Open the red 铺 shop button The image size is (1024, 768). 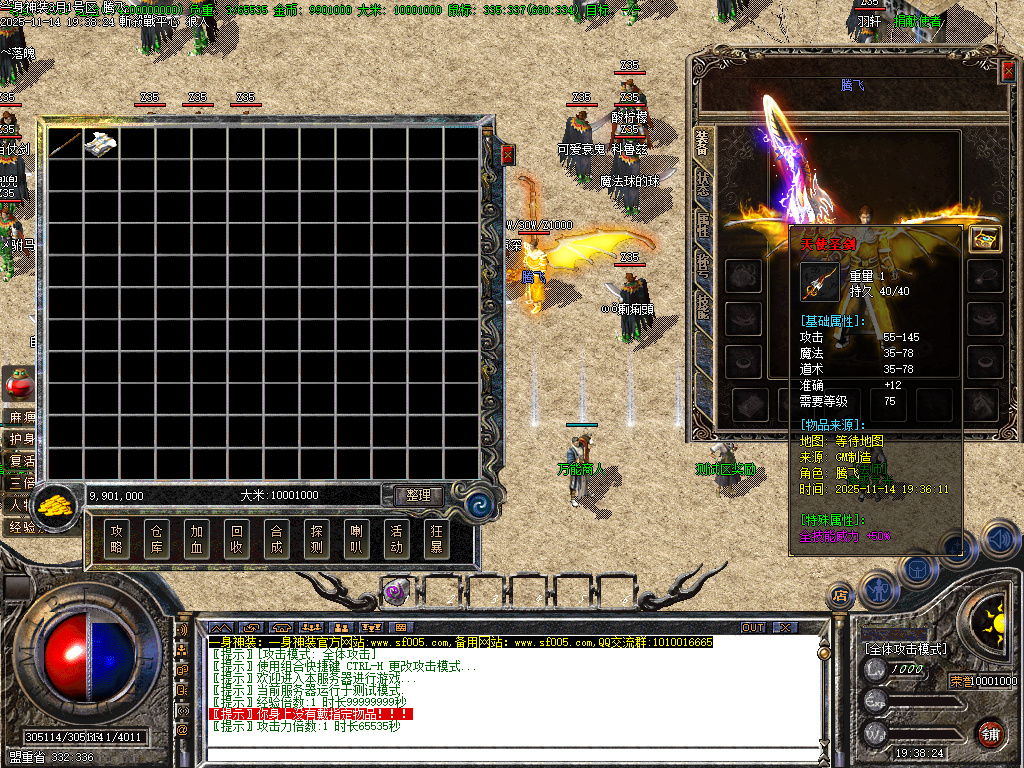coord(990,733)
